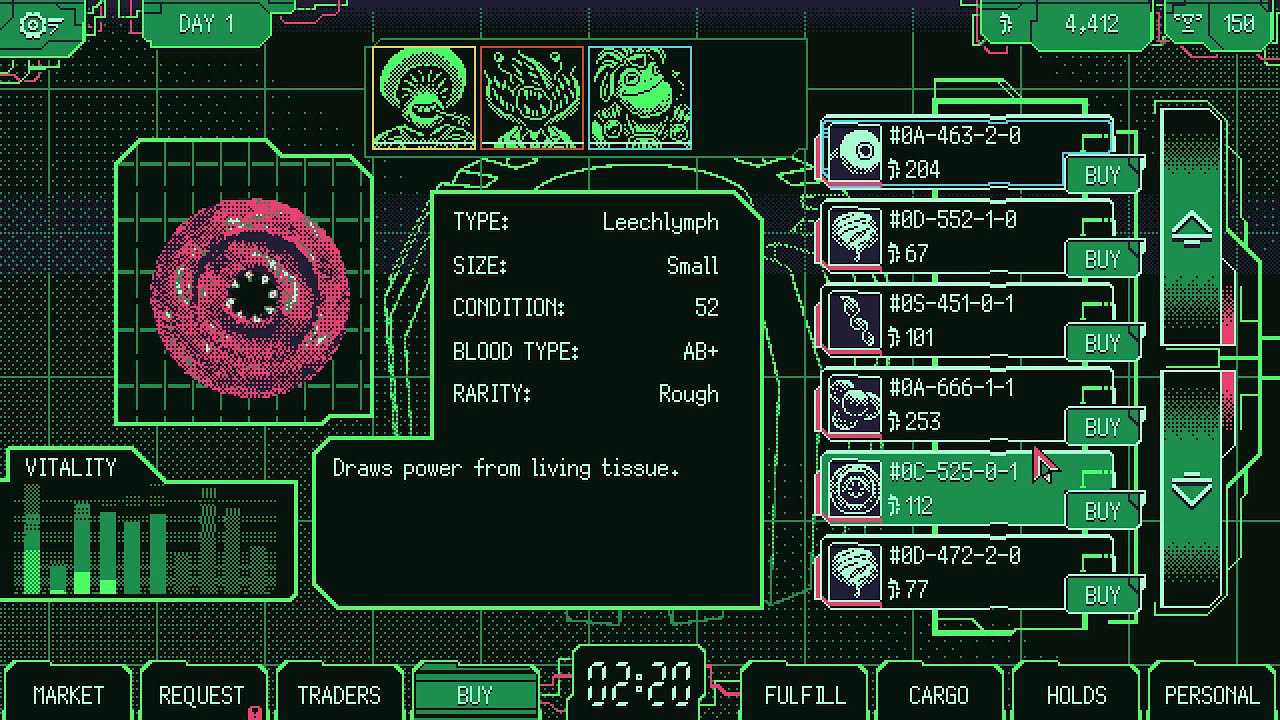Show the Traders tab

(x=339, y=695)
